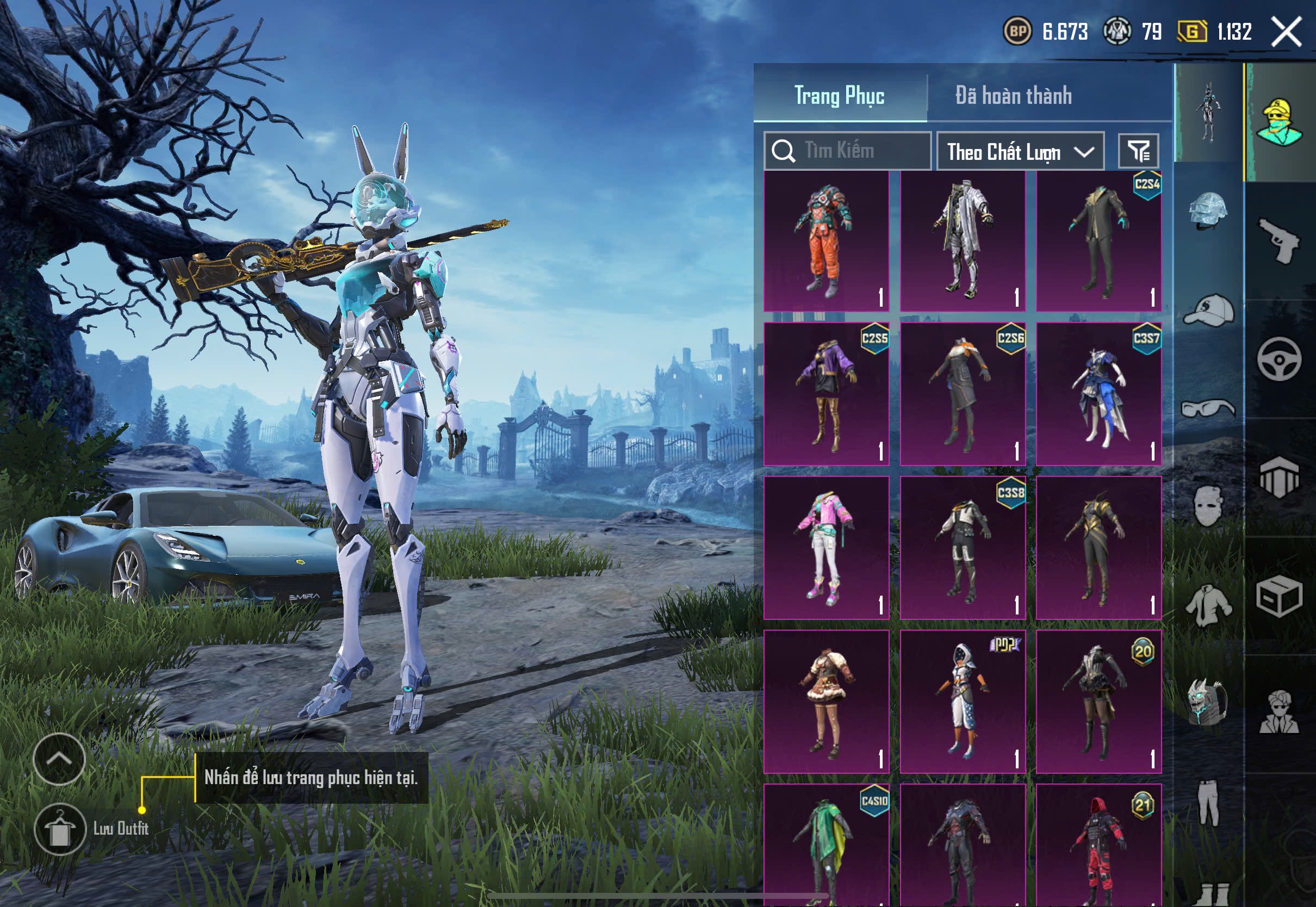The width and height of the screenshot is (1316, 907).
Task: Select the face mask category
Action: pos(1209,505)
